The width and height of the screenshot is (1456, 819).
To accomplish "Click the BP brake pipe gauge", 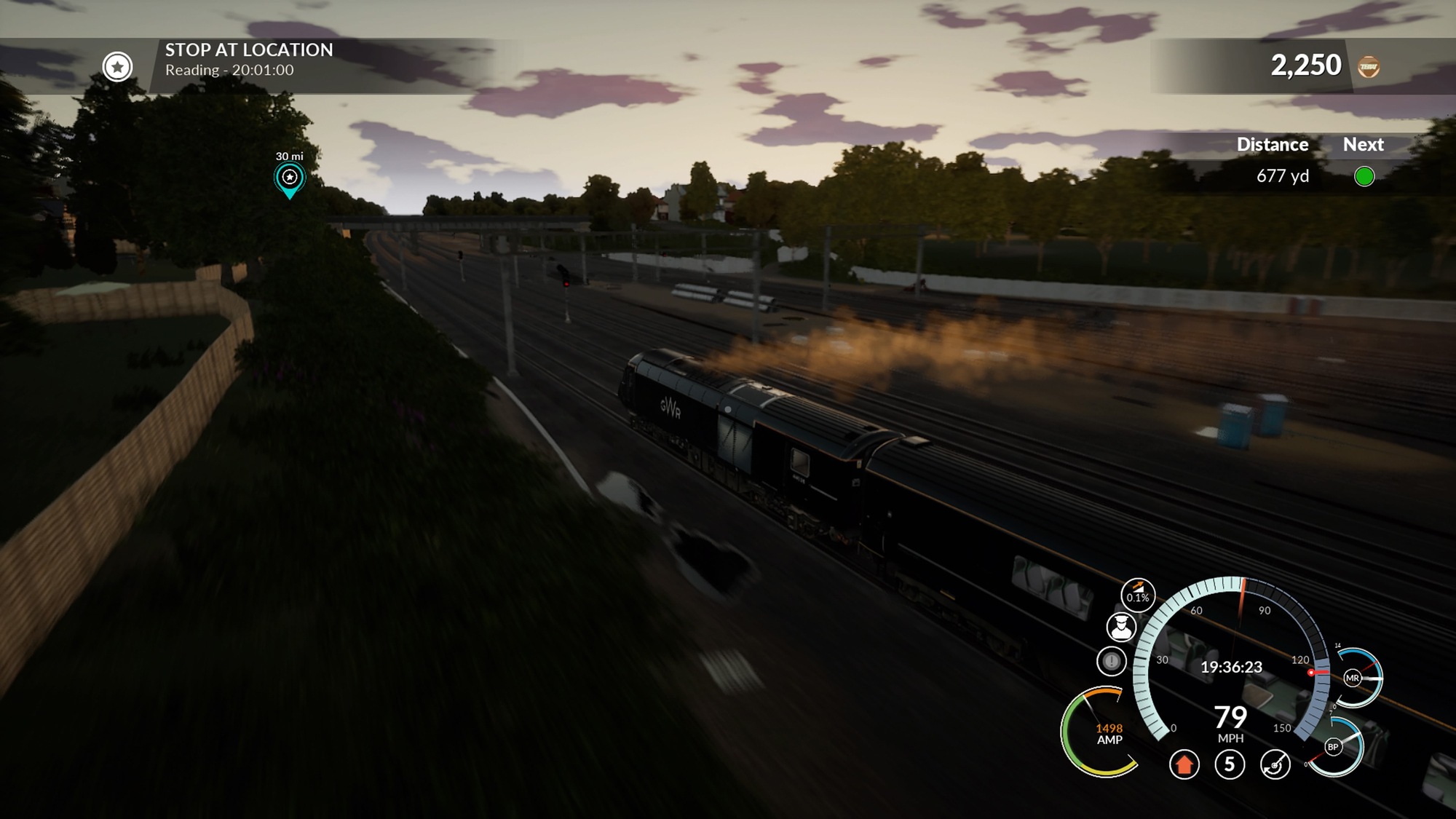I will pos(1334,747).
